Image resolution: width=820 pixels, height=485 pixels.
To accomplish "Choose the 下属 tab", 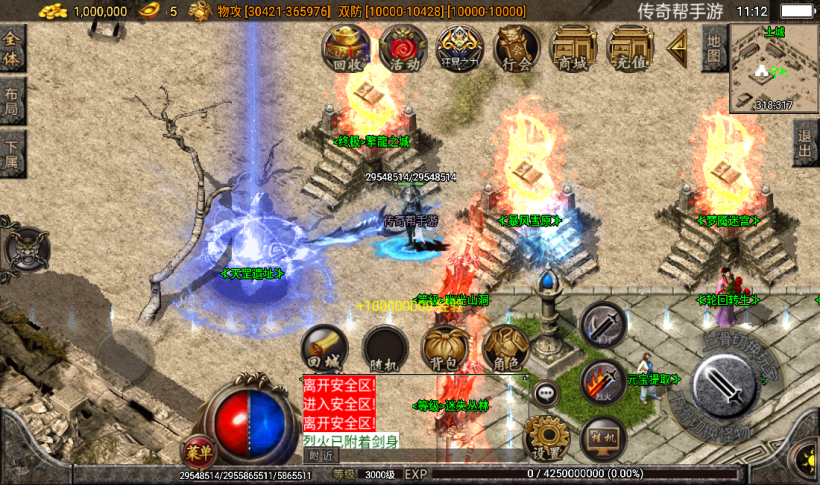I will click(12, 154).
